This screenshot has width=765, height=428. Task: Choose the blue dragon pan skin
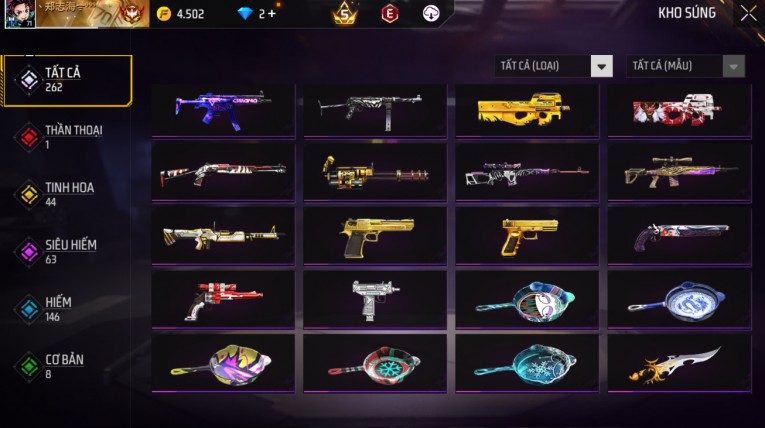coord(679,298)
